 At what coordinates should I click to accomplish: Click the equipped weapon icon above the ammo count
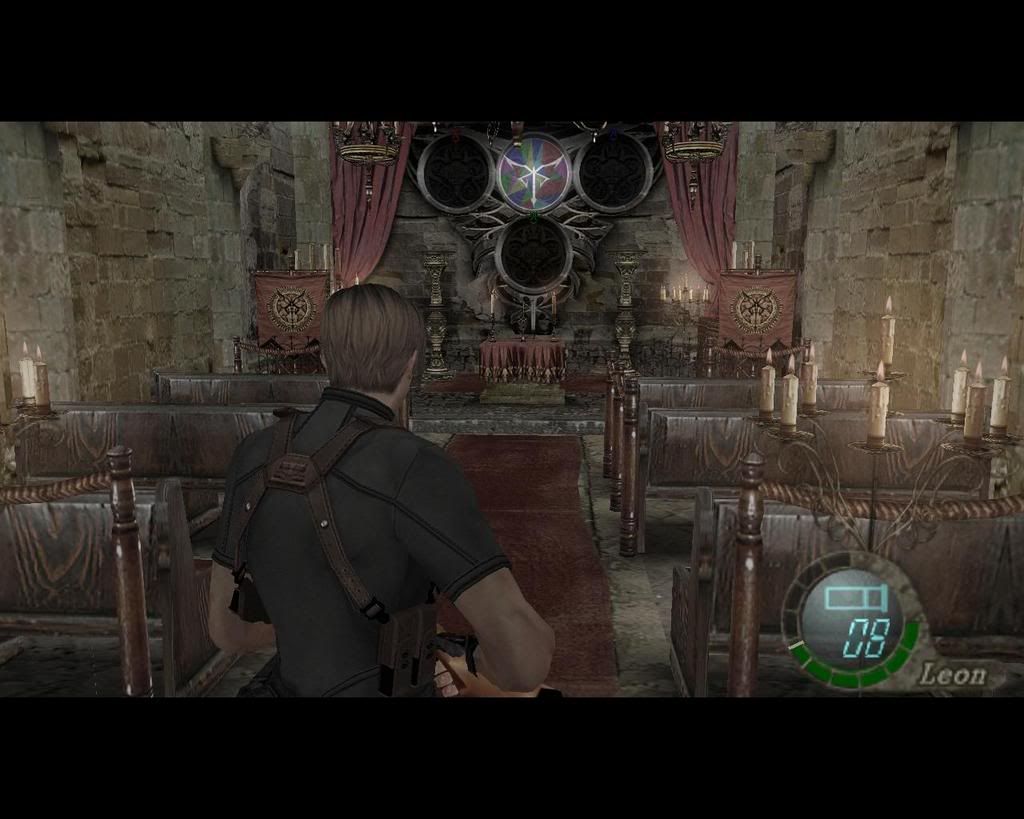[x=856, y=598]
